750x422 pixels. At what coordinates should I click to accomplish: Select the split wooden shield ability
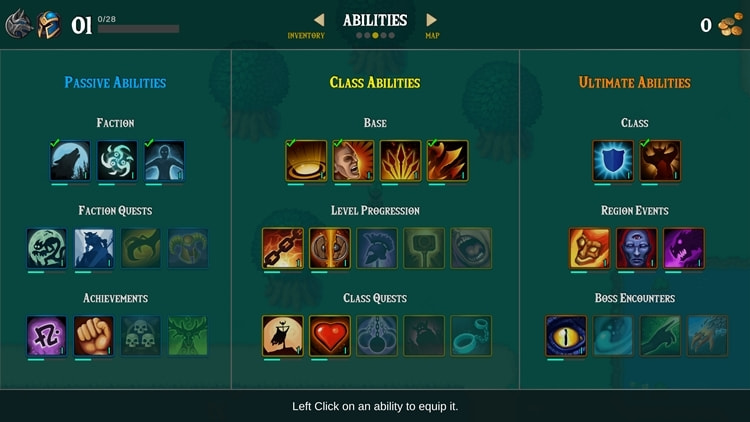click(330, 249)
